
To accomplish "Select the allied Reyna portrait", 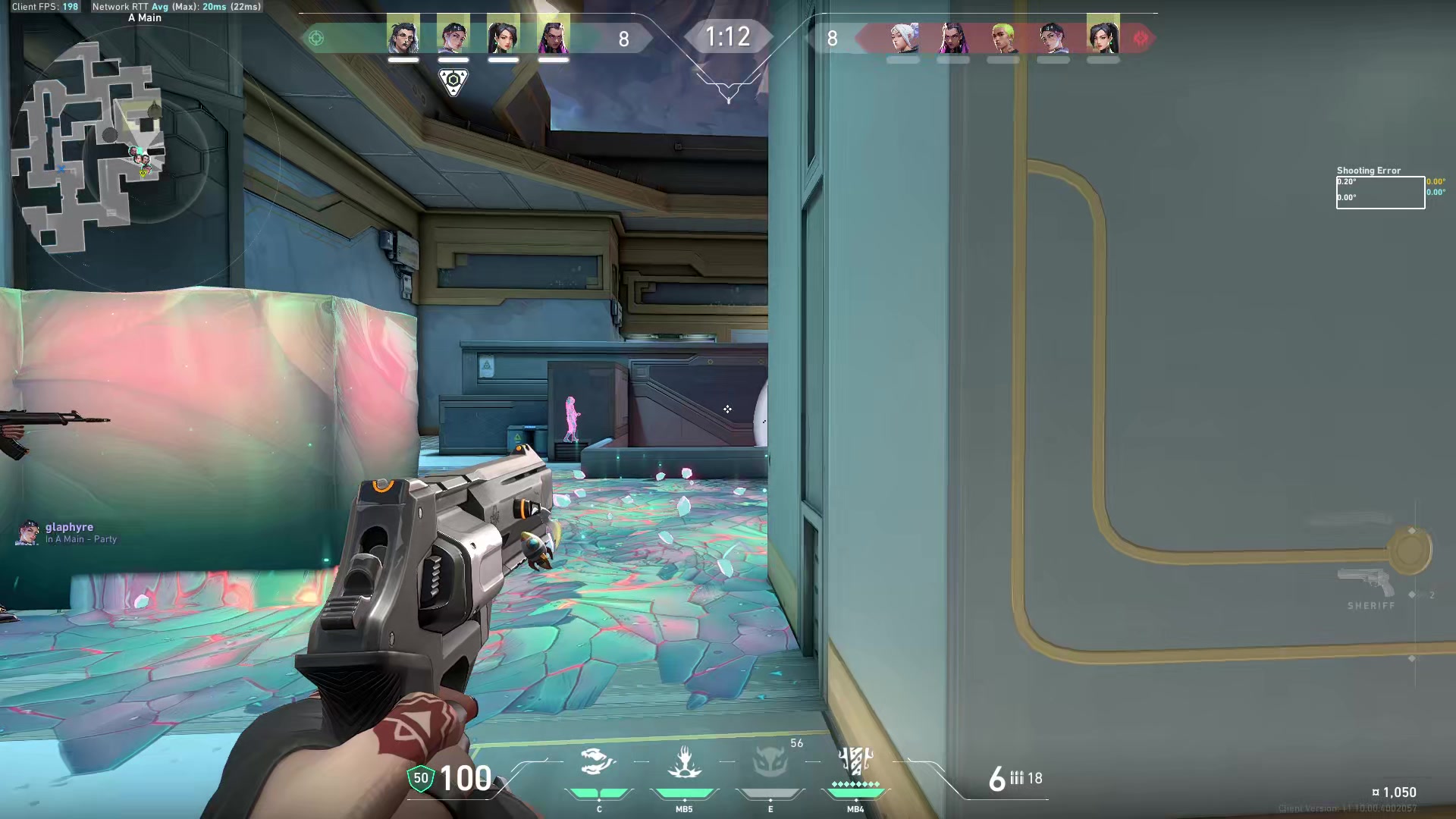I will [553, 36].
